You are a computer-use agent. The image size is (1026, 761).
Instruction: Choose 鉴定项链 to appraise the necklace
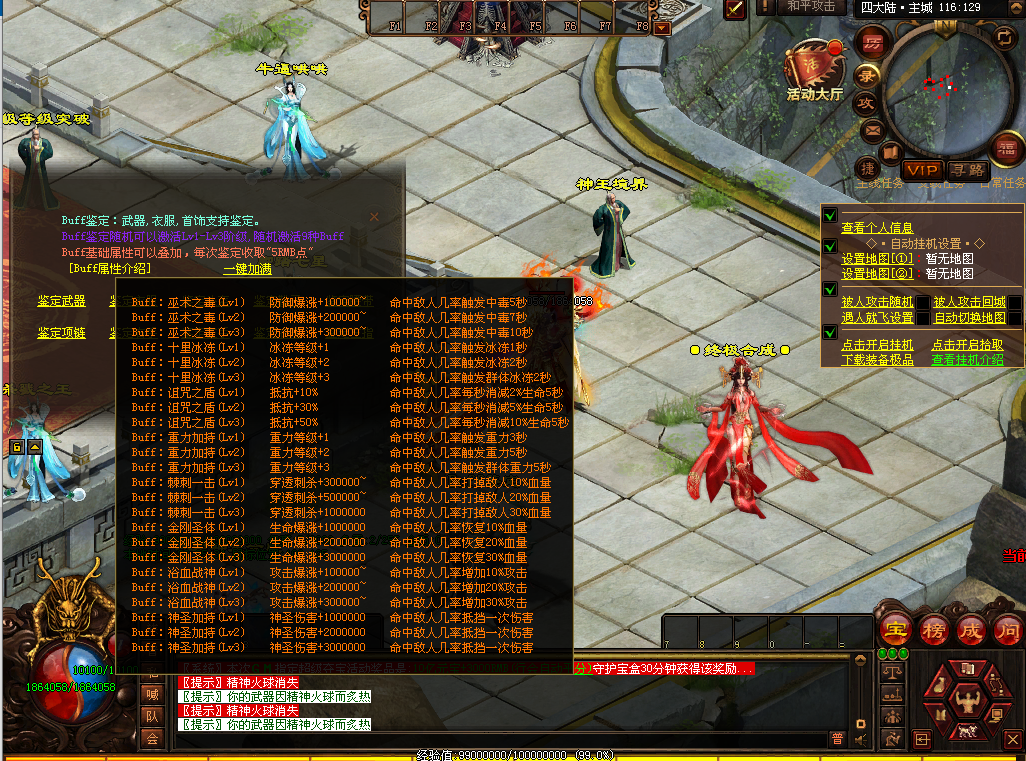coord(62,332)
